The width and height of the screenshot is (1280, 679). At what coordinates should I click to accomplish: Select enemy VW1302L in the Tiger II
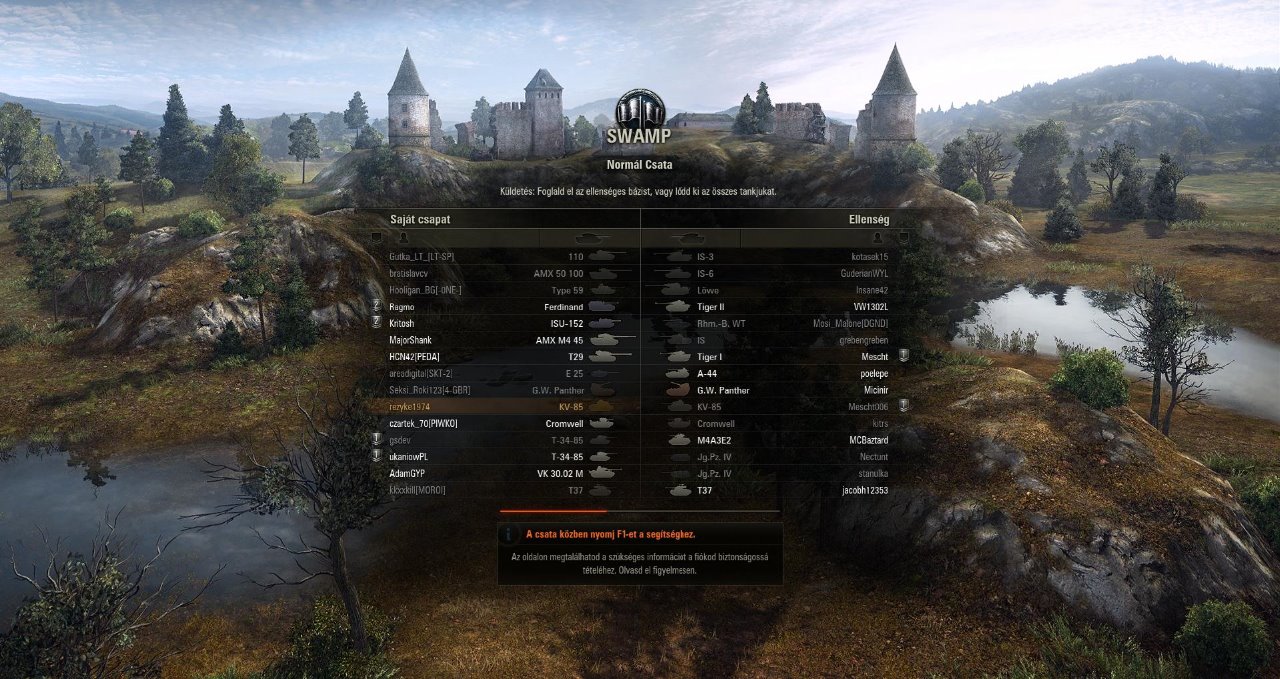(780, 307)
